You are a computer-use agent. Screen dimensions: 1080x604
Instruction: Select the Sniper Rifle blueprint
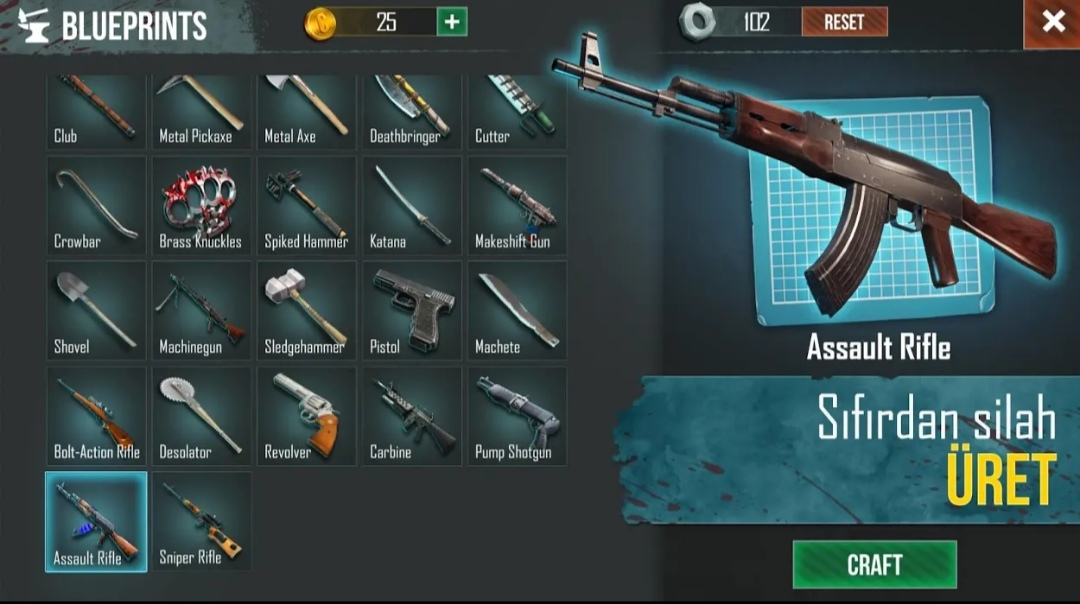tap(201, 521)
